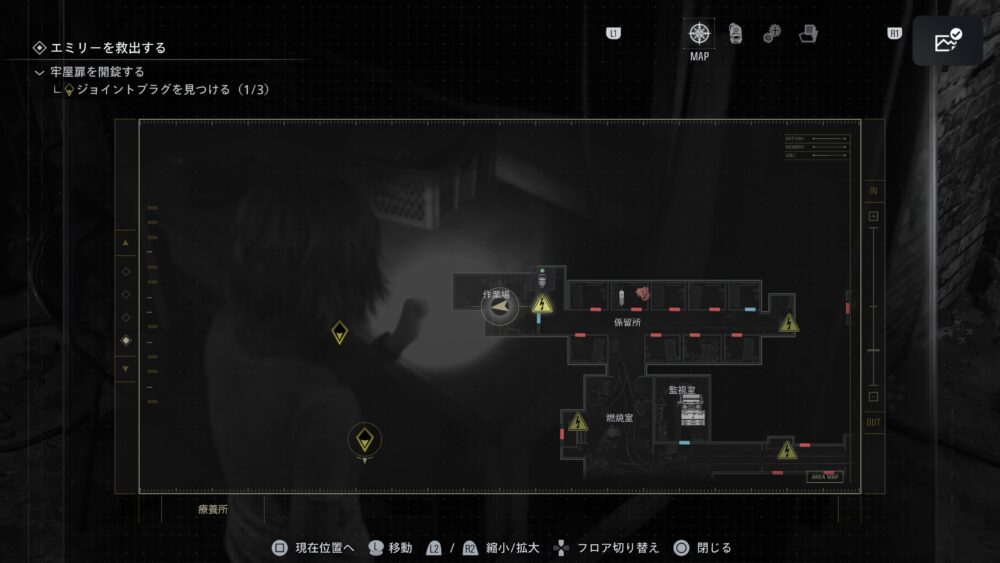This screenshot has width=1000, height=563.
Task: Select the MAP compass tab
Action: (x=699, y=34)
